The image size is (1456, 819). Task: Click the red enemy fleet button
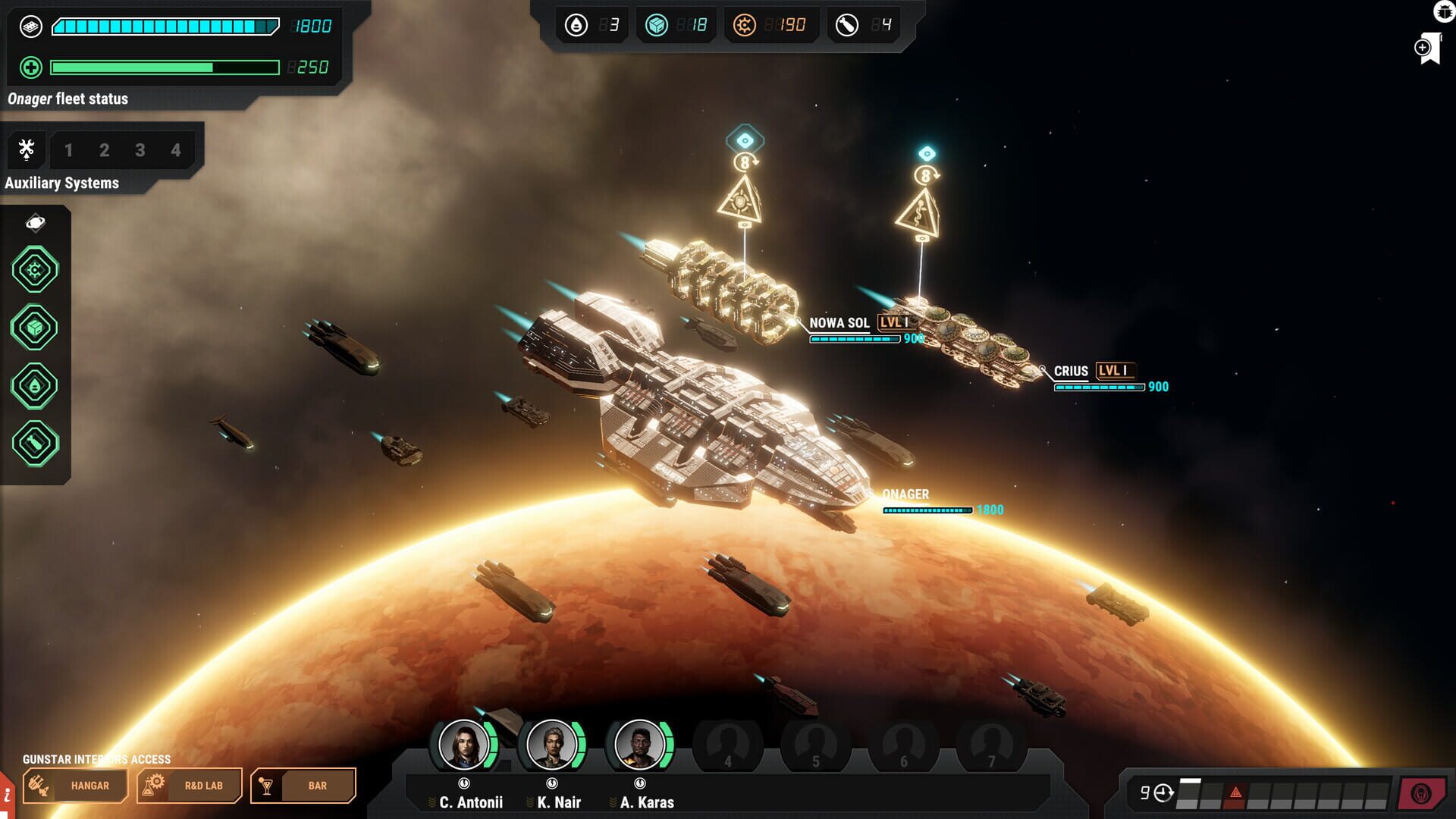pos(1420,794)
